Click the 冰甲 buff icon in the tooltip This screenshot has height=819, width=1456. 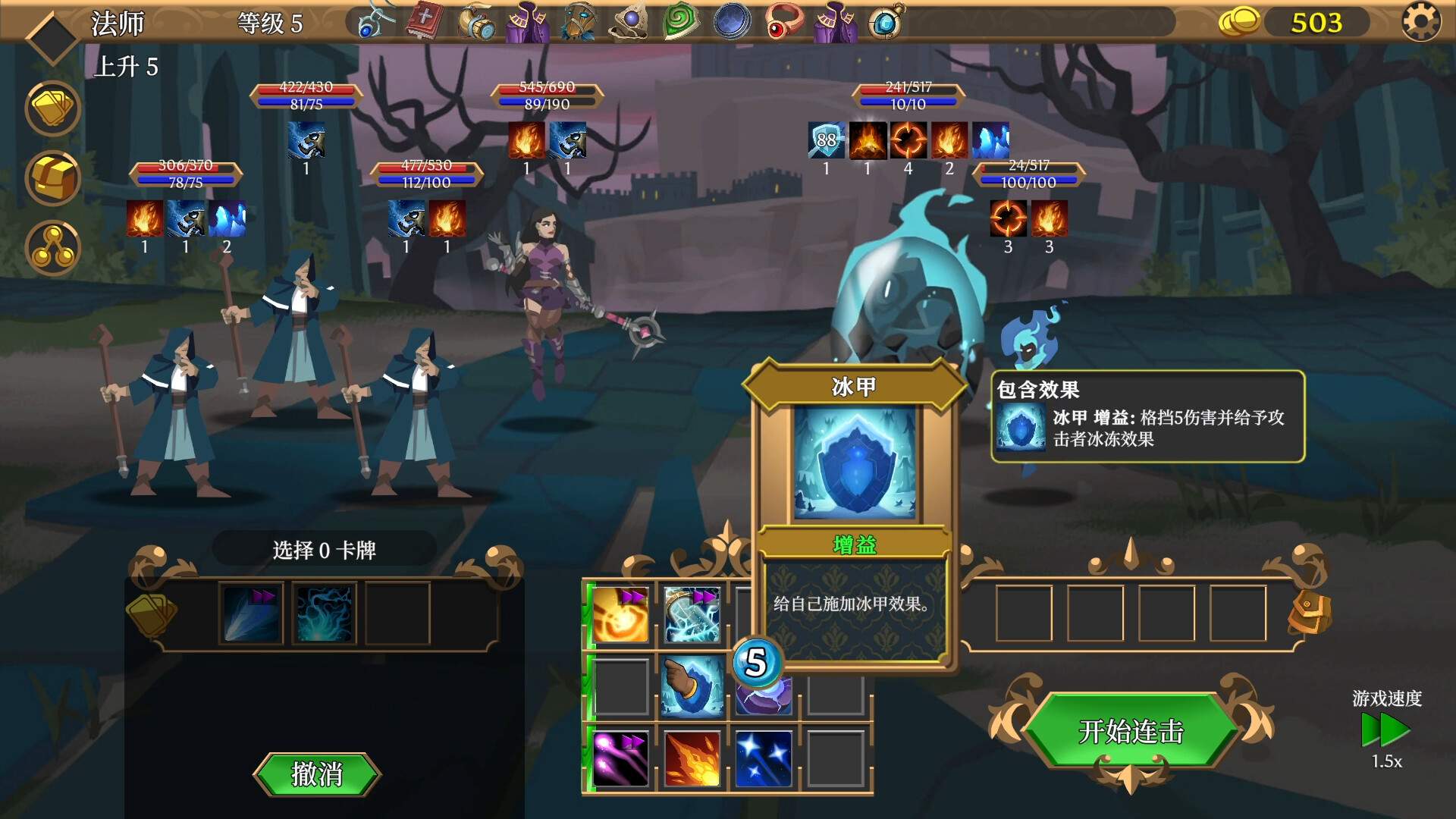(x=1020, y=429)
